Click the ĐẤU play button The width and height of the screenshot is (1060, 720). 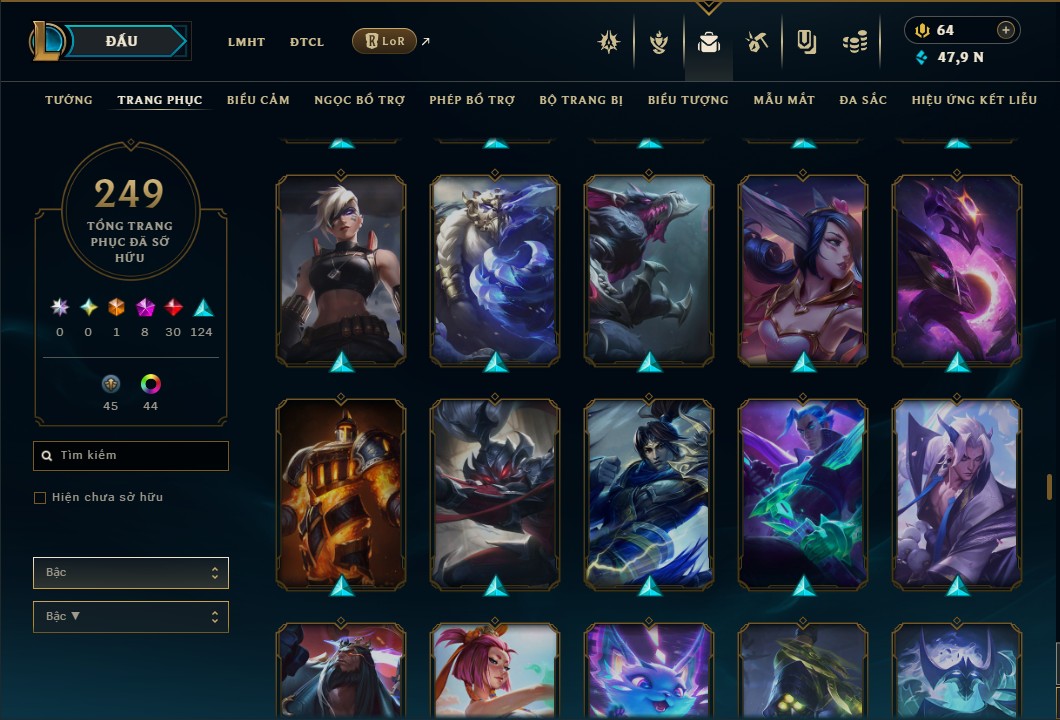(122, 41)
